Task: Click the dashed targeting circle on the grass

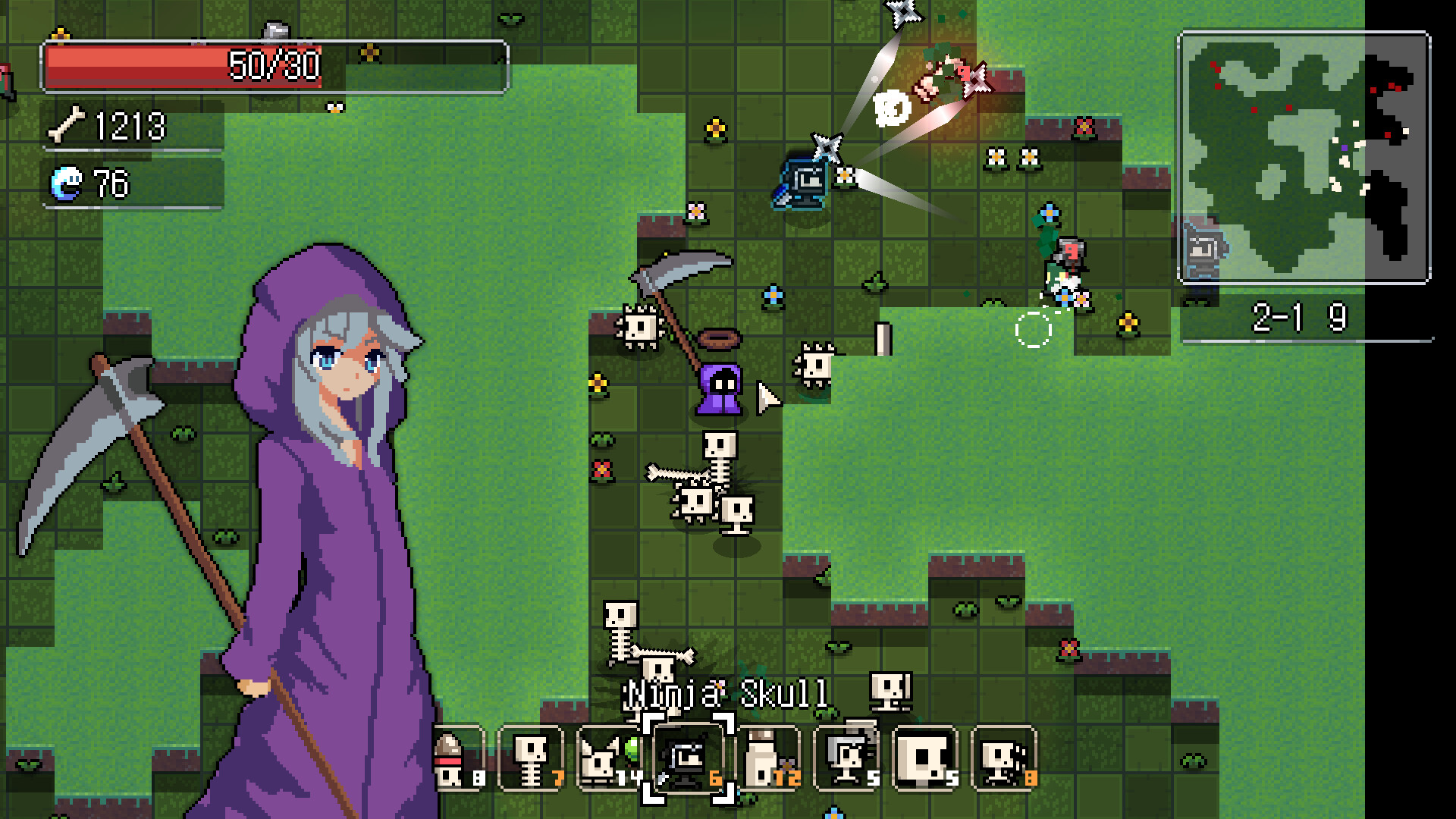Action: point(1033,329)
